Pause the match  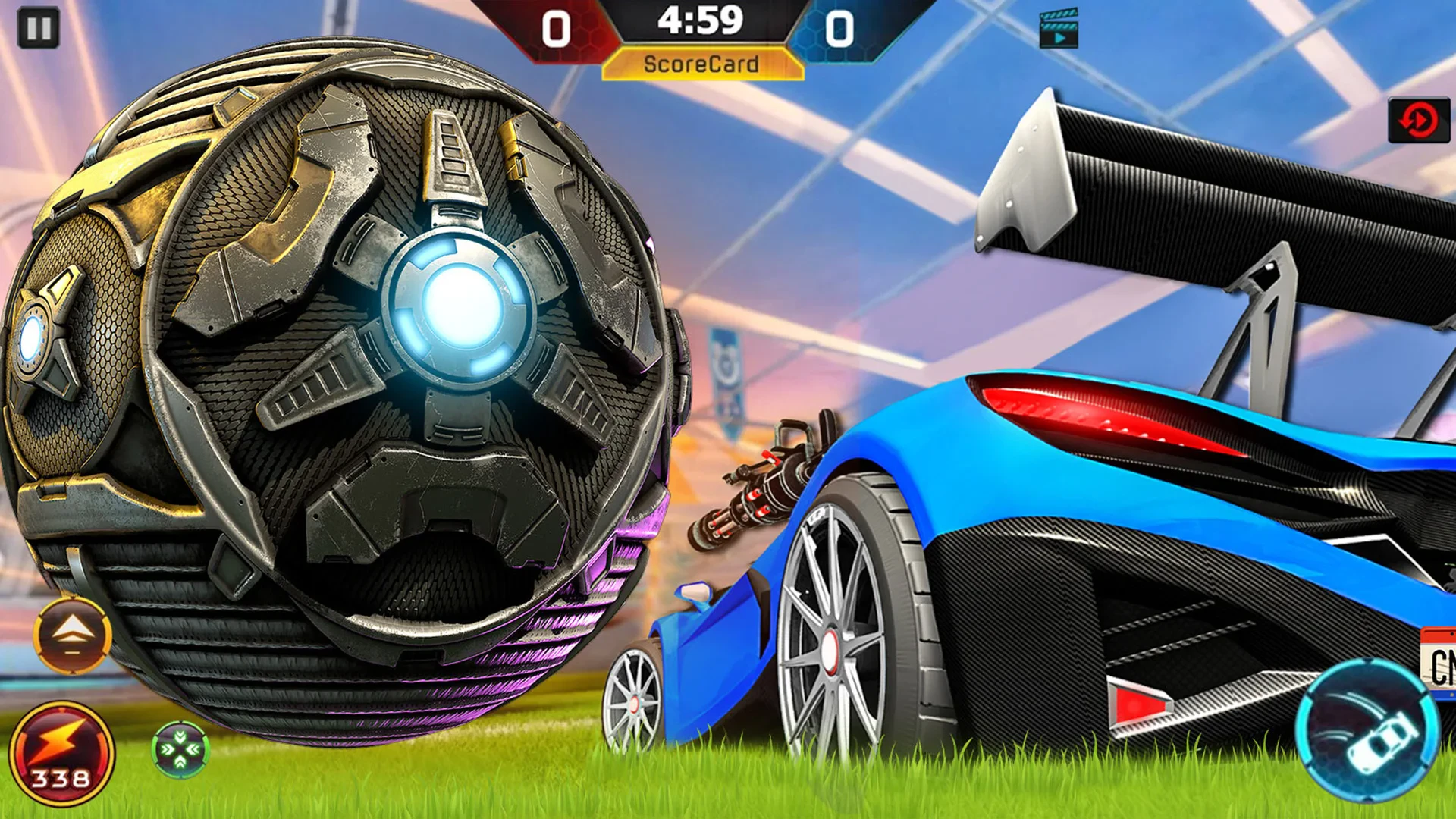click(x=38, y=28)
